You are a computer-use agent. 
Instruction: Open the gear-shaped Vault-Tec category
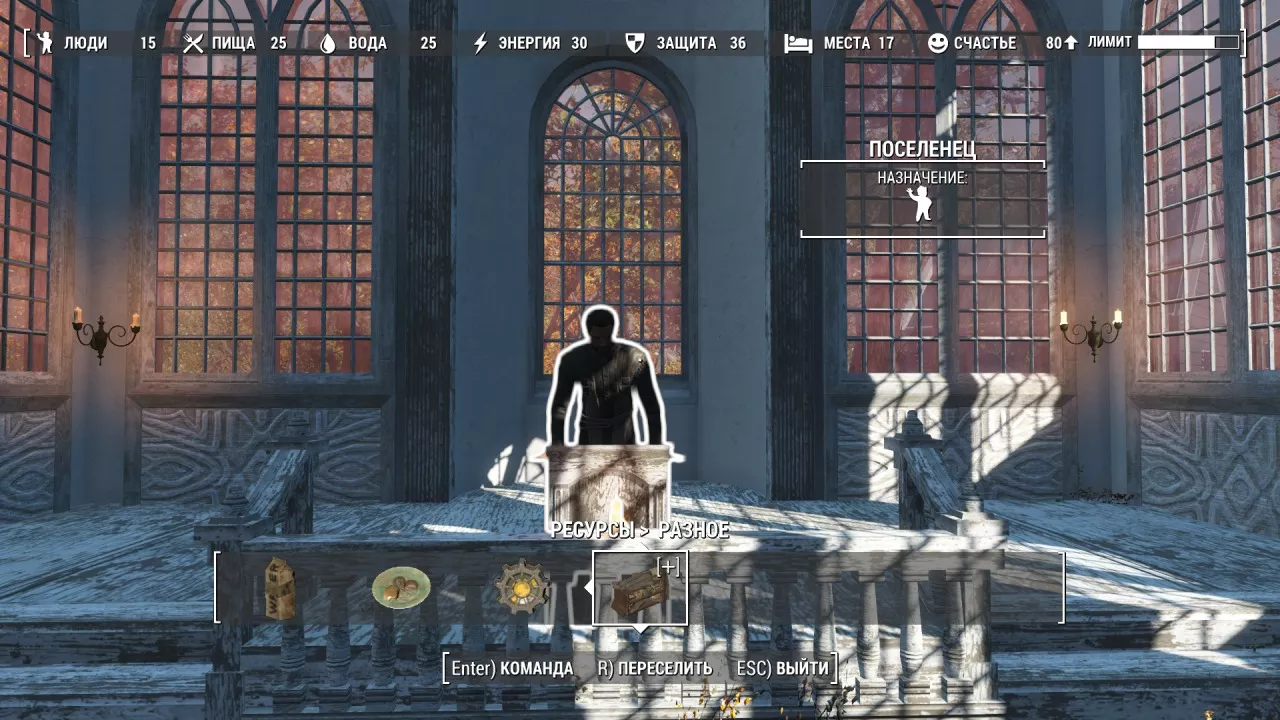click(522, 588)
